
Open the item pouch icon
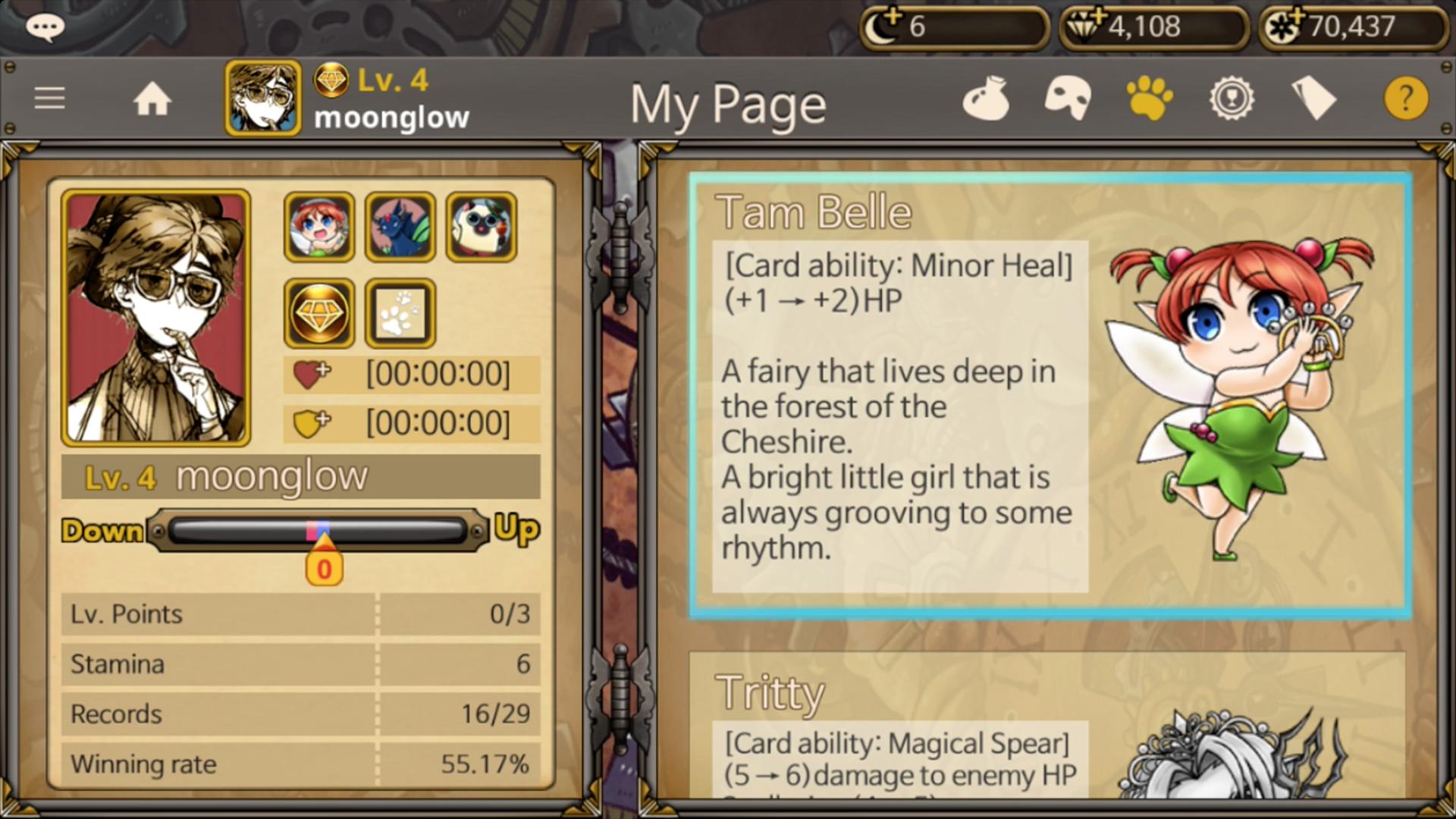pyautogui.click(x=986, y=99)
